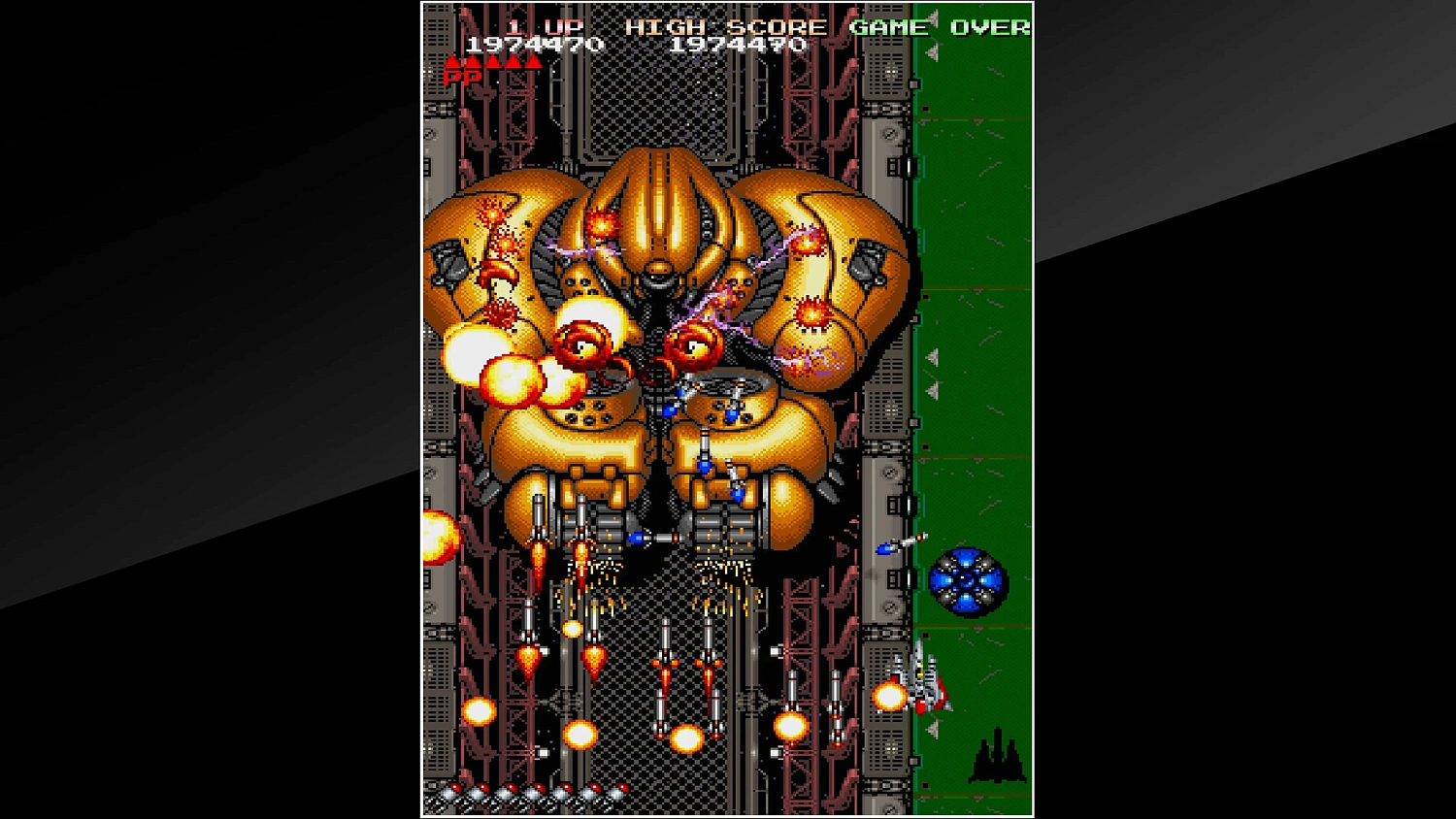
Task: Click the blue rotating turret orb sprite
Action: click(966, 578)
